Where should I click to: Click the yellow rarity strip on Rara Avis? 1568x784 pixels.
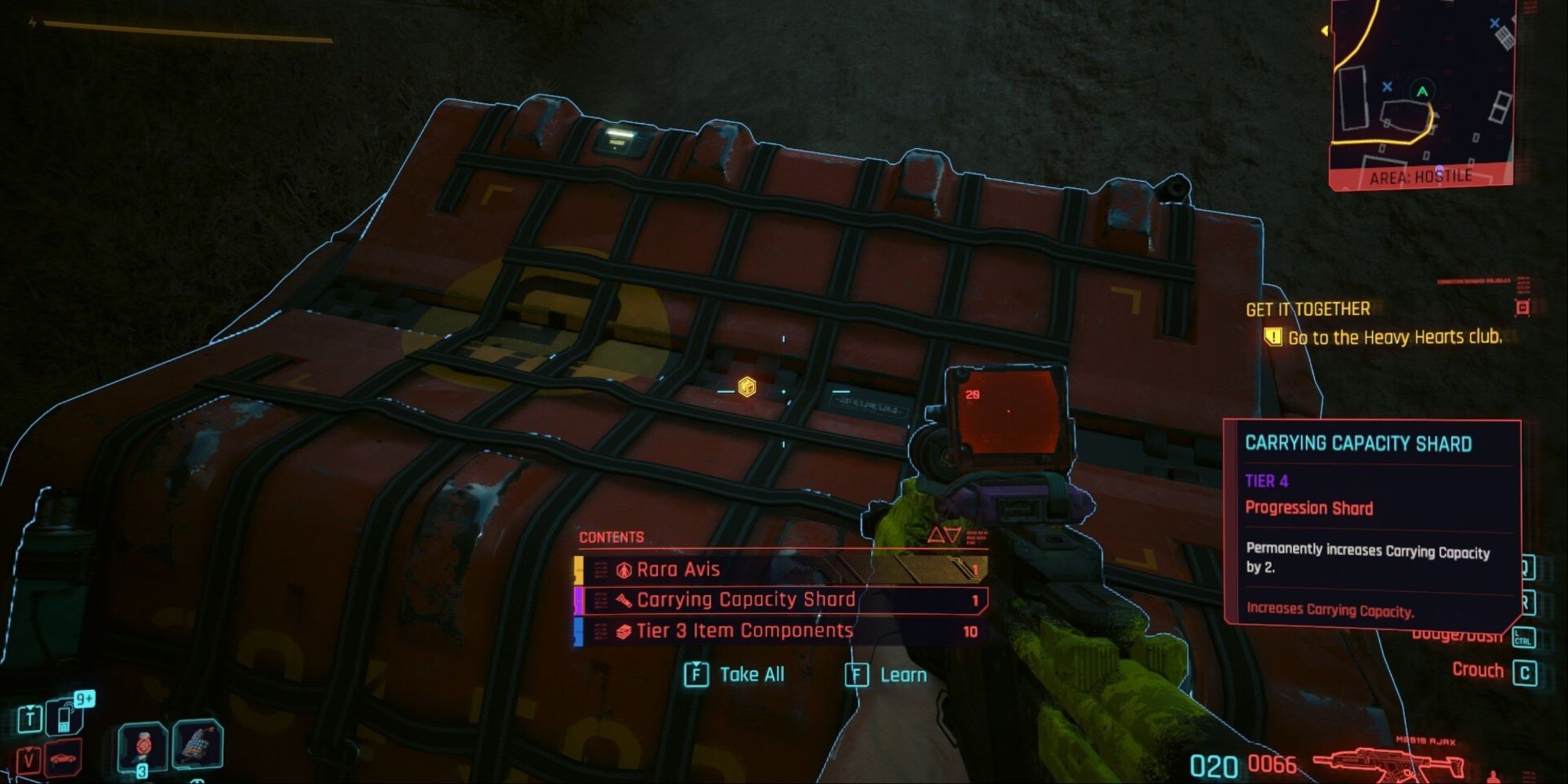point(580,569)
